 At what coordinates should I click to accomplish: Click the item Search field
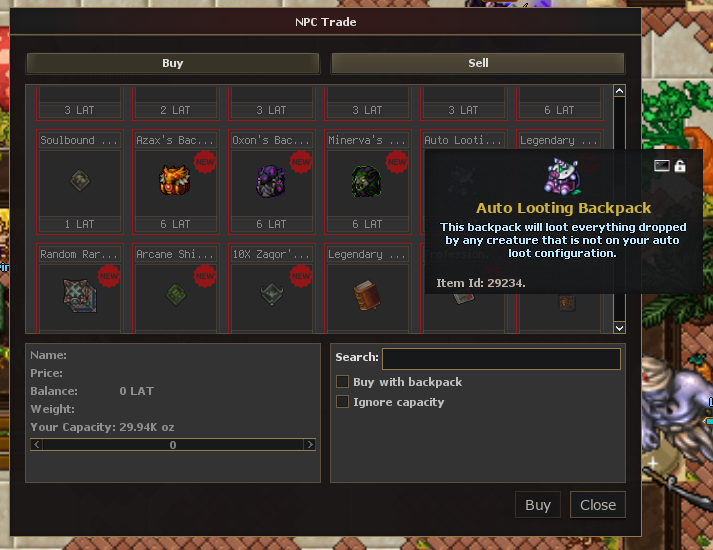point(501,358)
